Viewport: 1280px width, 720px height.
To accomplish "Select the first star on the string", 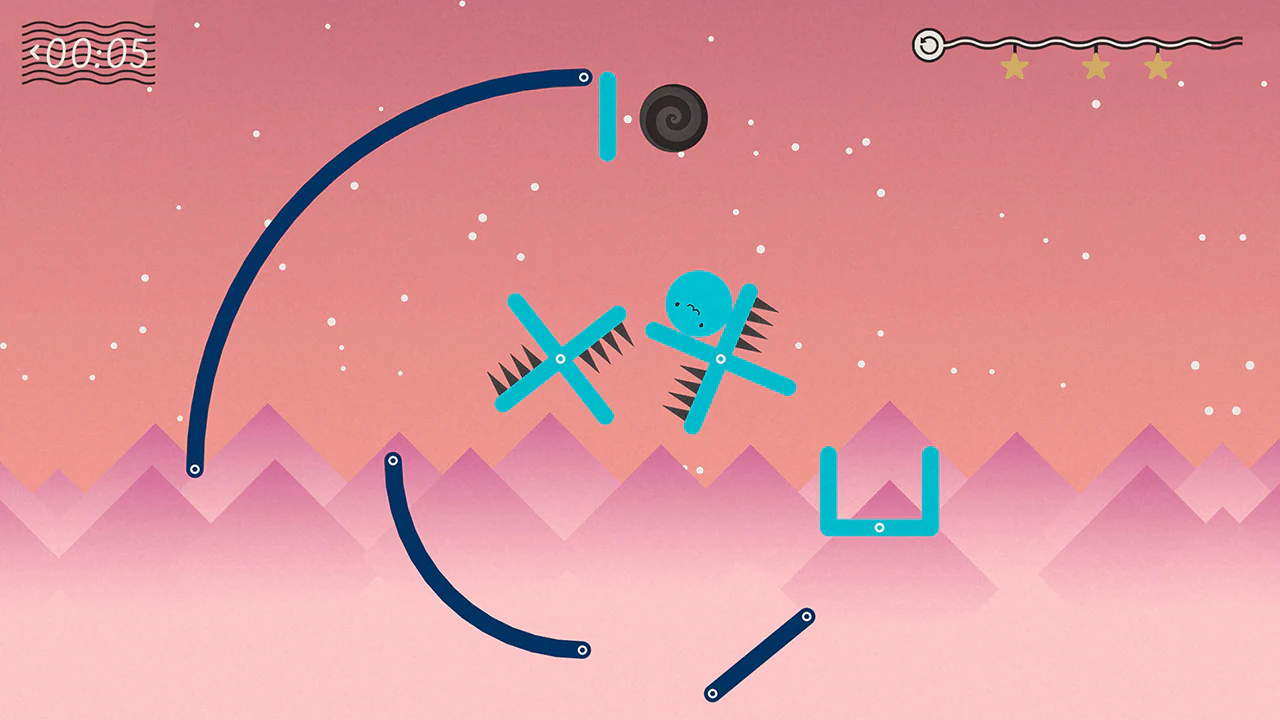I will coord(1015,65).
